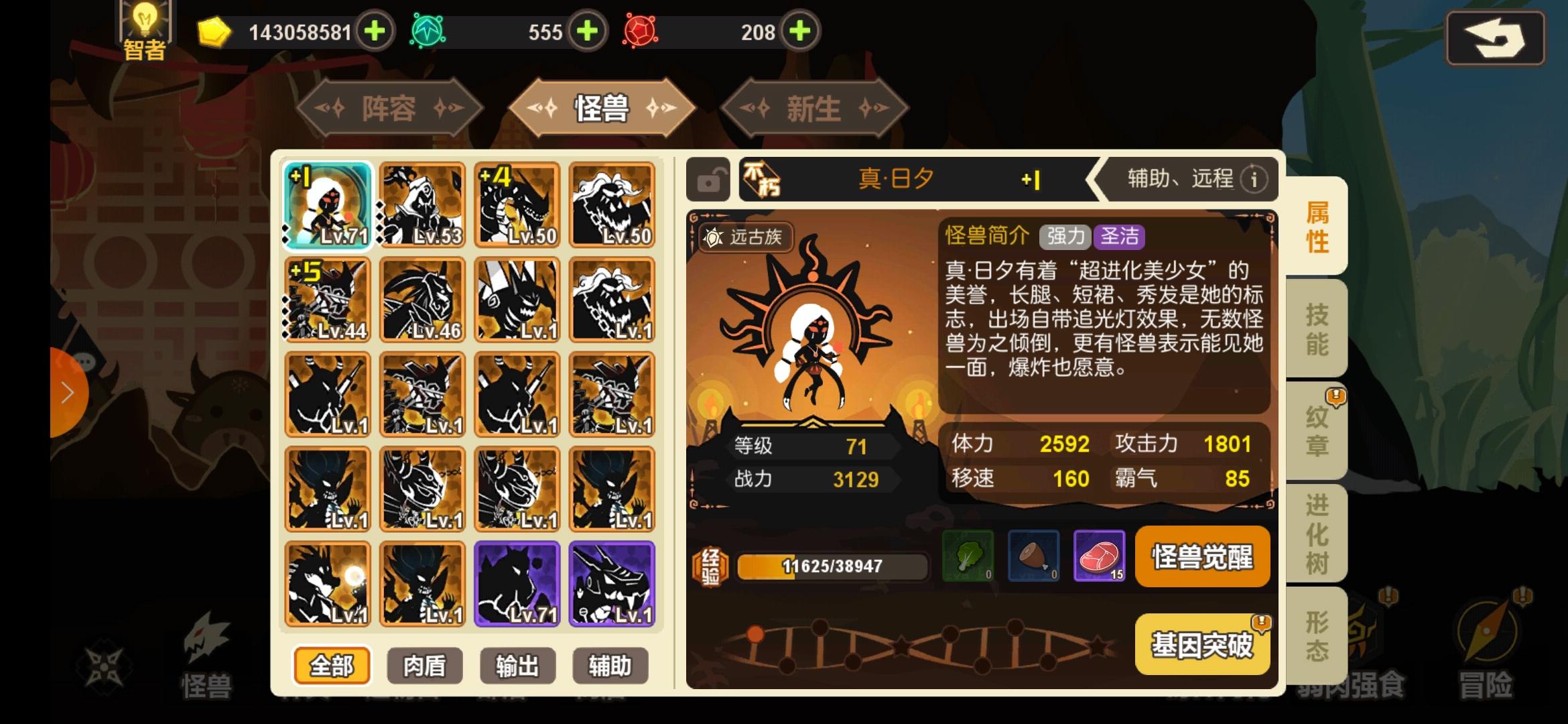The width and height of the screenshot is (1568, 724).
Task: Click the 经验 experience progress bar
Action: 833,565
